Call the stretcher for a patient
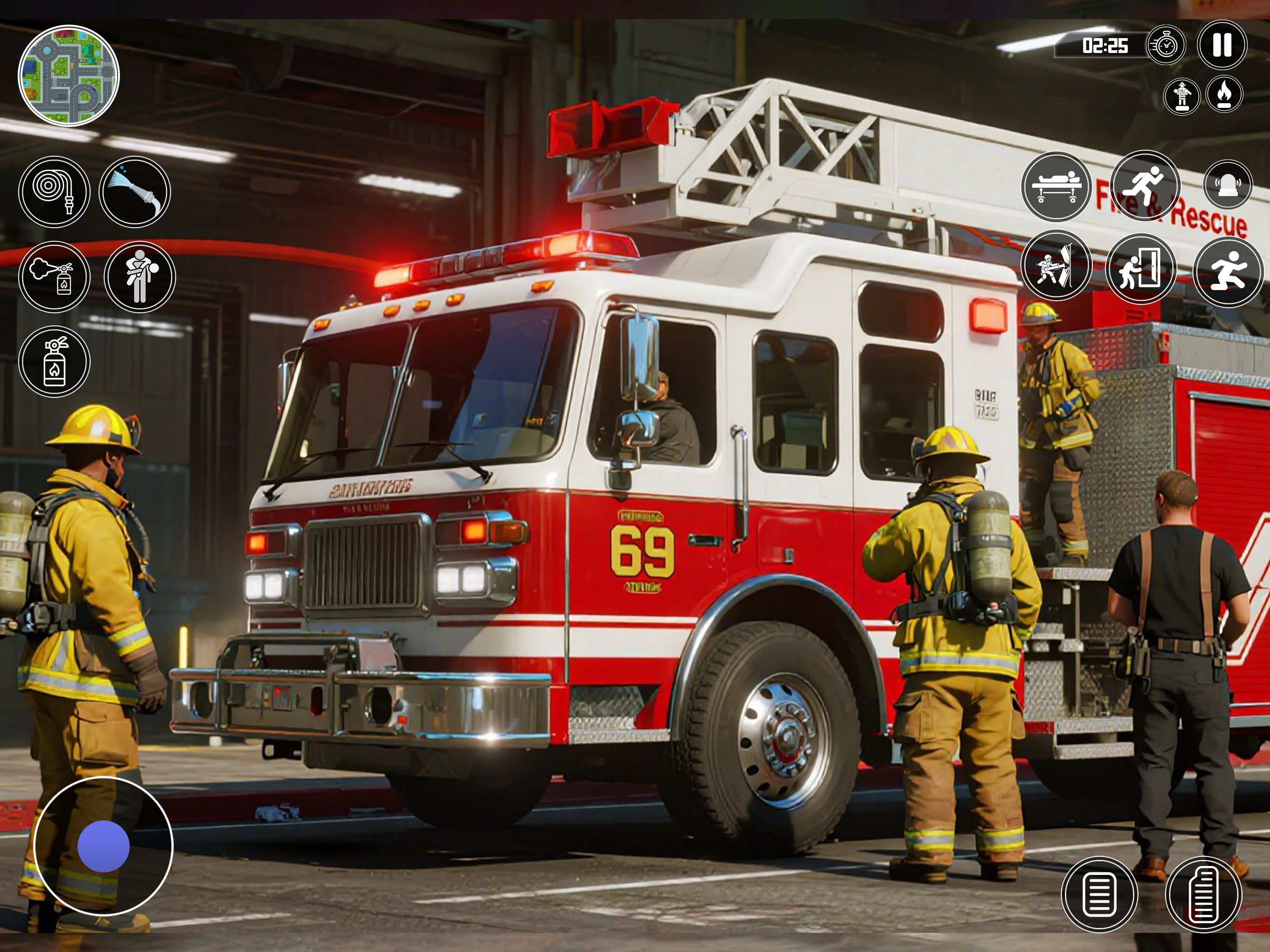Image resolution: width=1270 pixels, height=952 pixels. [x=1057, y=186]
